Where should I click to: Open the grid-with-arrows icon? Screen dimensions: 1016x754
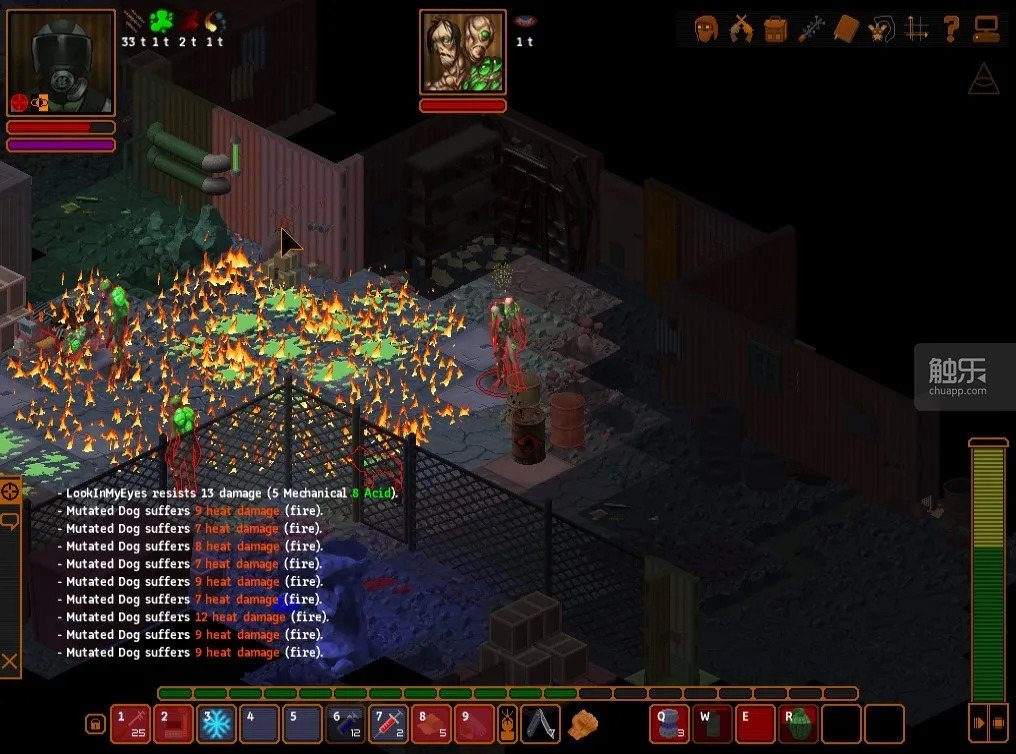click(x=916, y=28)
